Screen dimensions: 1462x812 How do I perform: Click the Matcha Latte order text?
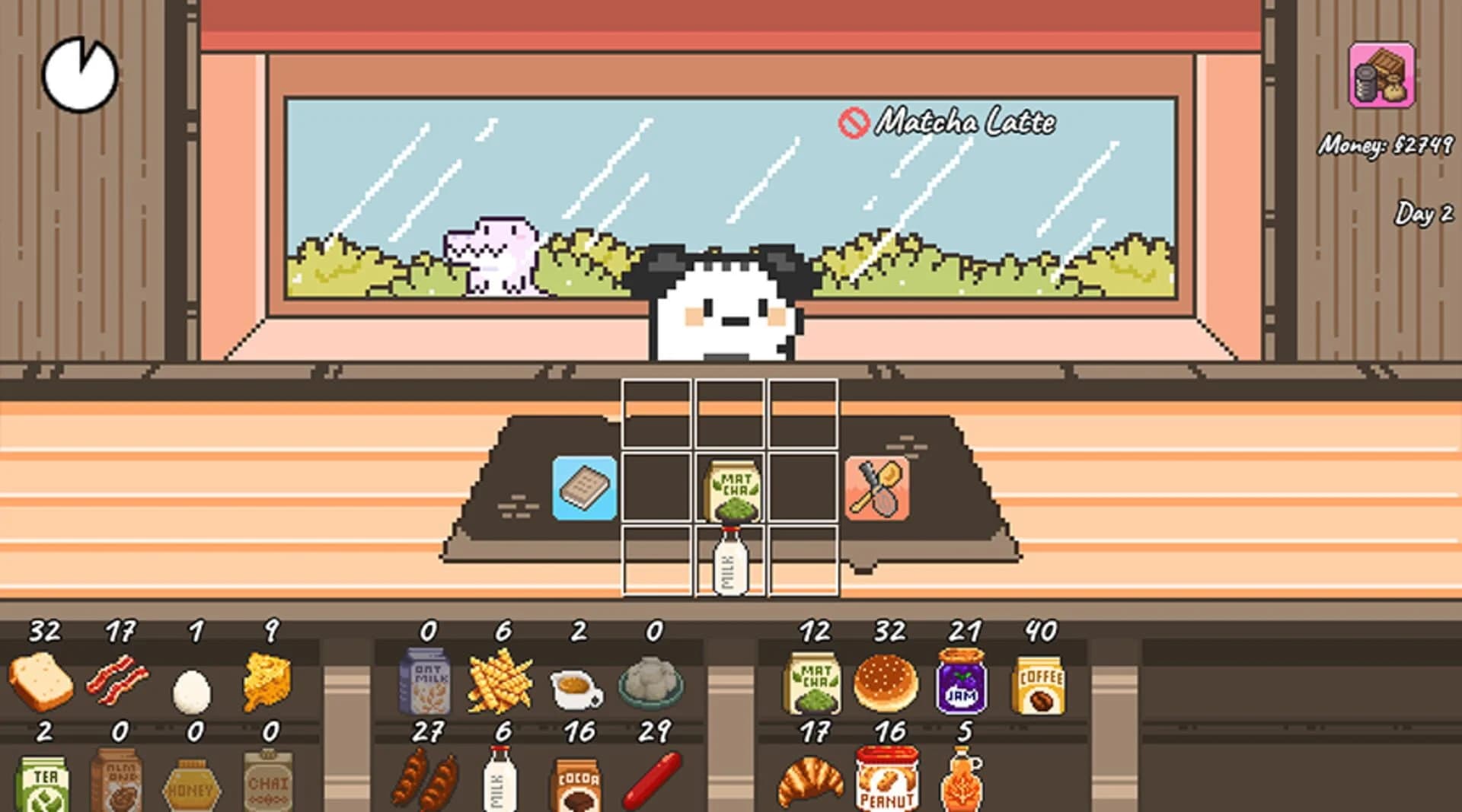coord(967,122)
